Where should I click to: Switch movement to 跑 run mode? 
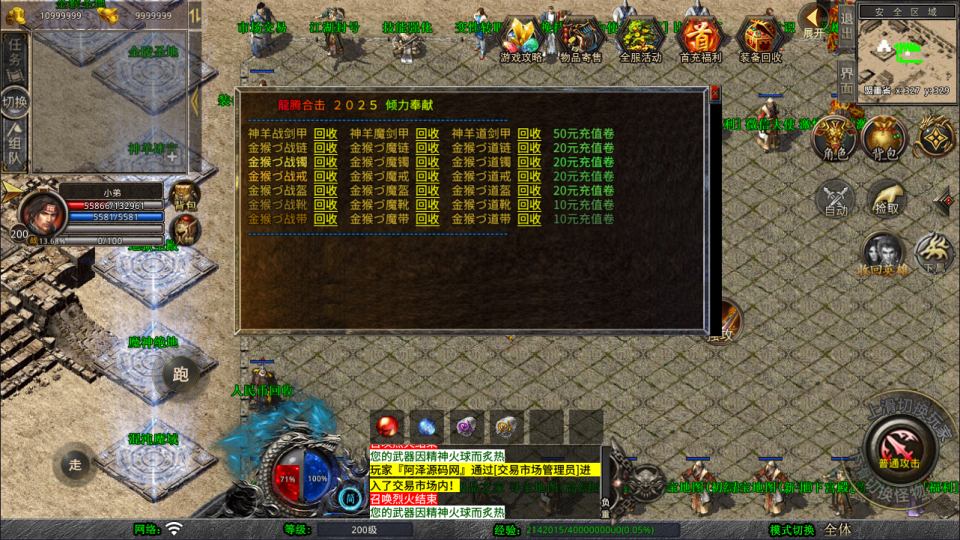[x=180, y=376]
